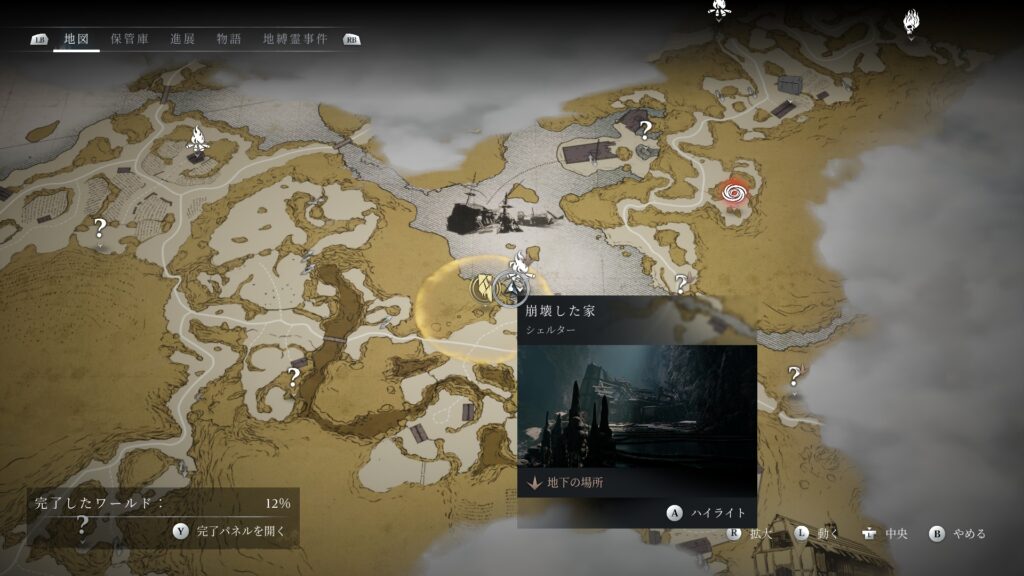Image resolution: width=1024 pixels, height=576 pixels.
Task: Show the 物語 tab
Action: click(229, 39)
